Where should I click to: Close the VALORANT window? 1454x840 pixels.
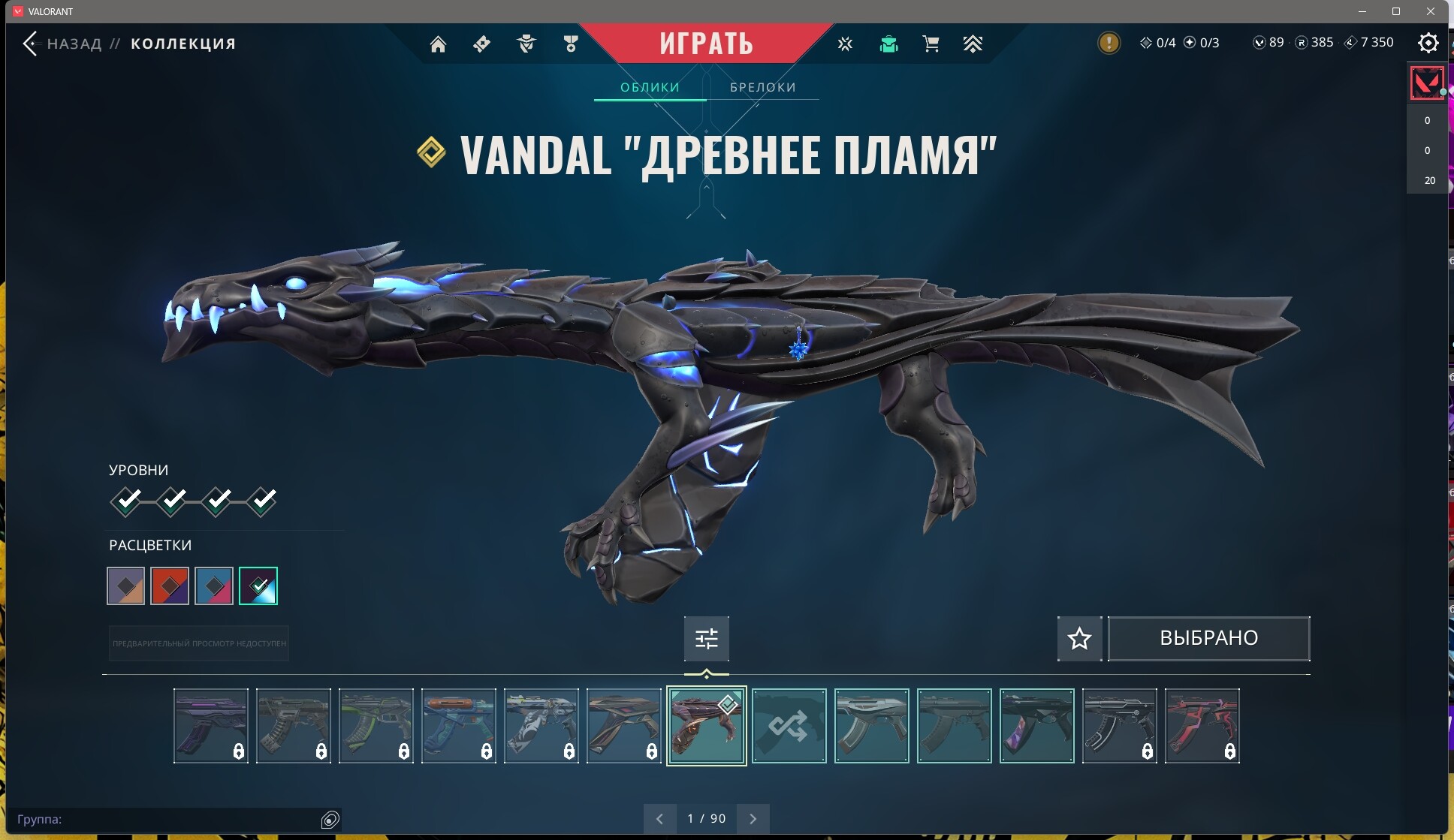click(1431, 11)
